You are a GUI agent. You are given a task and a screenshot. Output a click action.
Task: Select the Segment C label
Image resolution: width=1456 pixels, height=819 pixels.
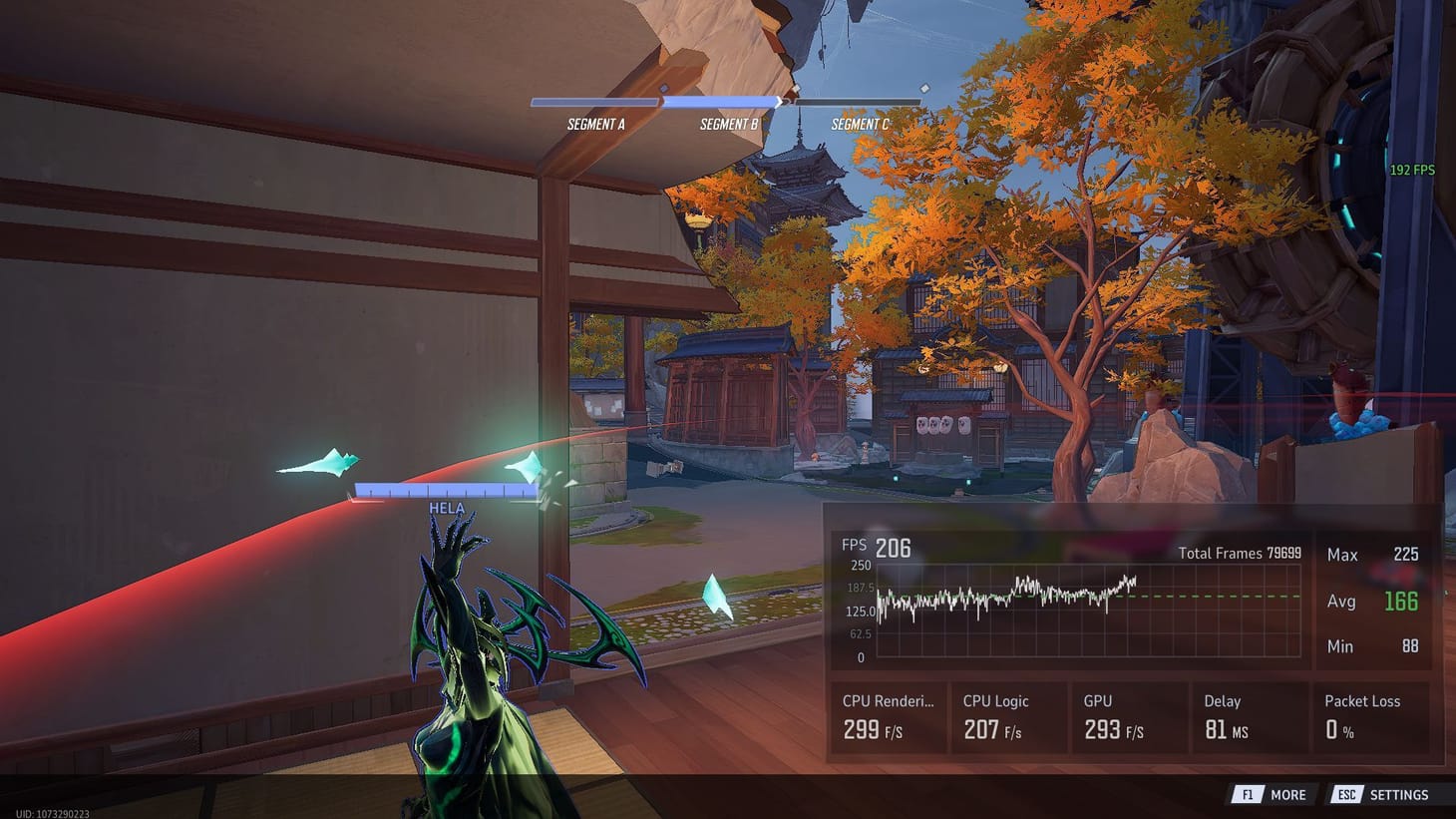click(x=861, y=125)
